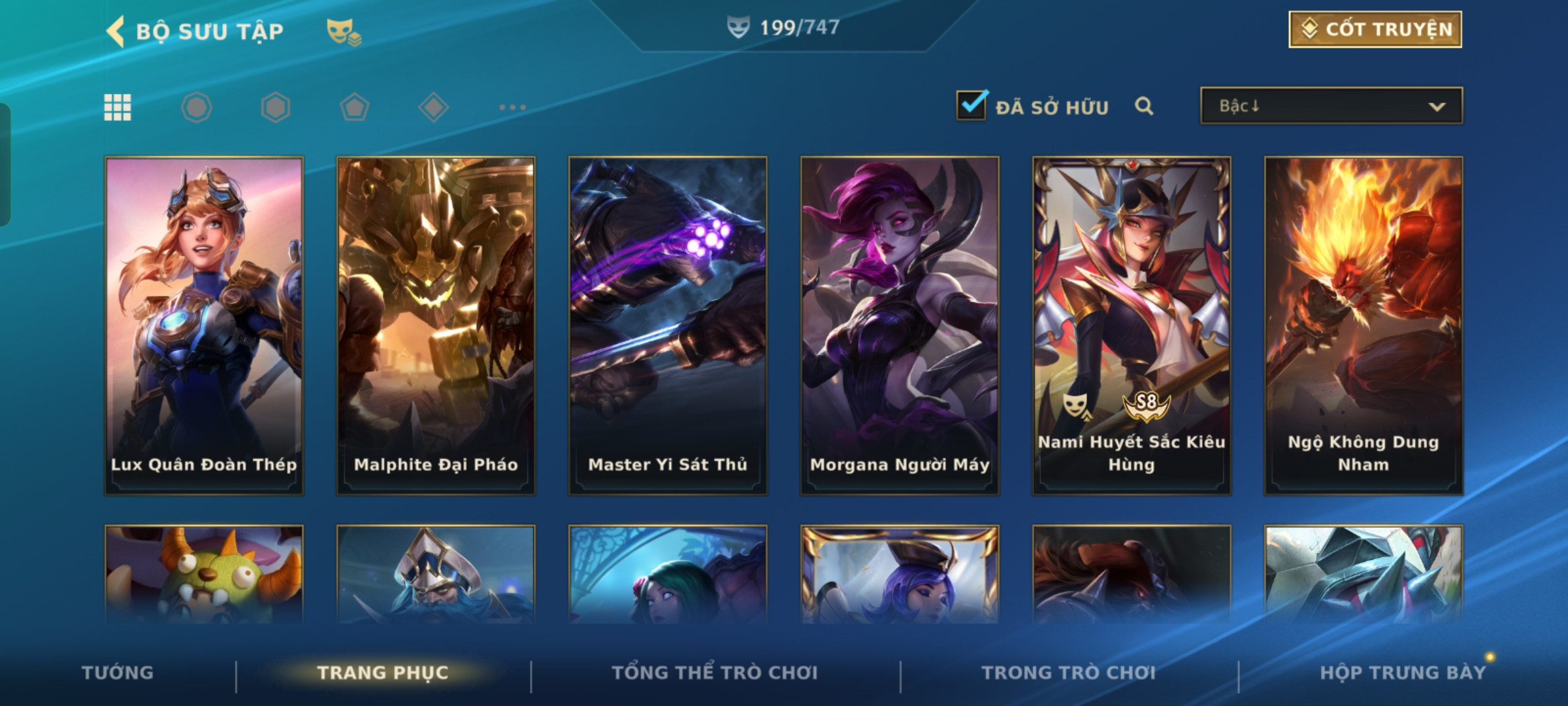Choose the Ngộ Không Dung Nham skin
The height and width of the screenshot is (706, 1568).
[x=1364, y=325]
